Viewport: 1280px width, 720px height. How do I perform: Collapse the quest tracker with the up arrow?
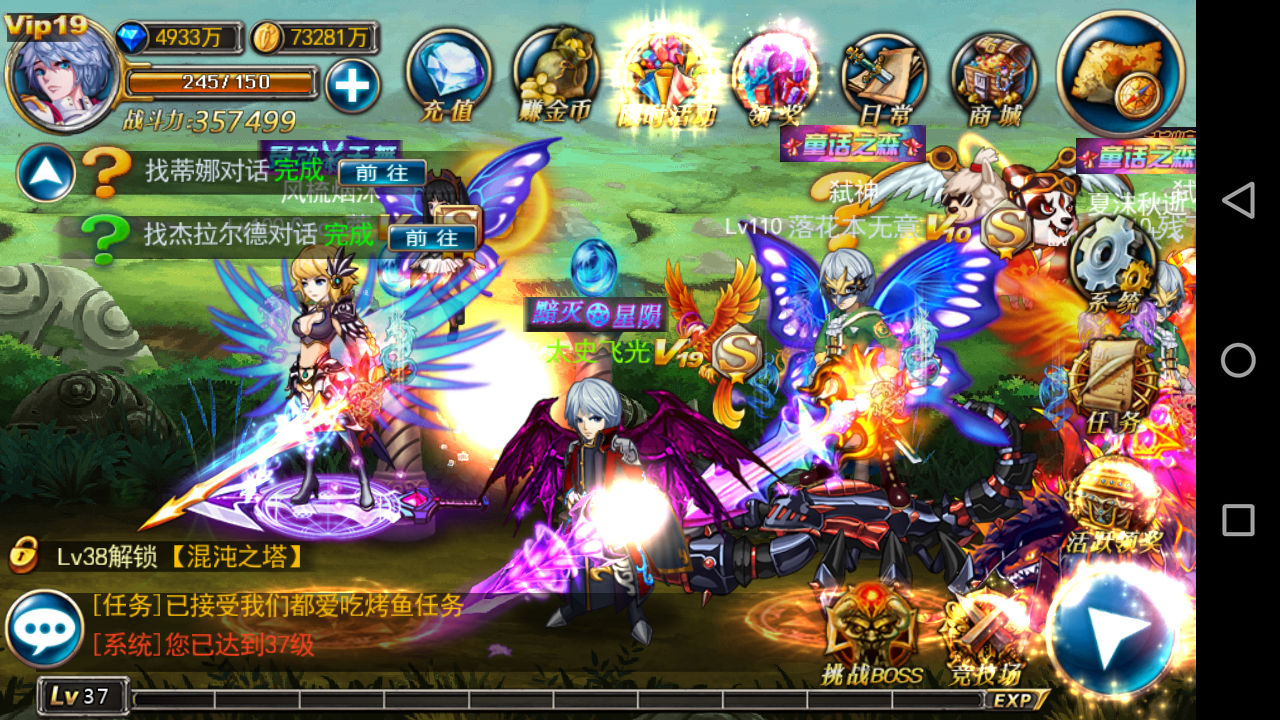coord(46,174)
